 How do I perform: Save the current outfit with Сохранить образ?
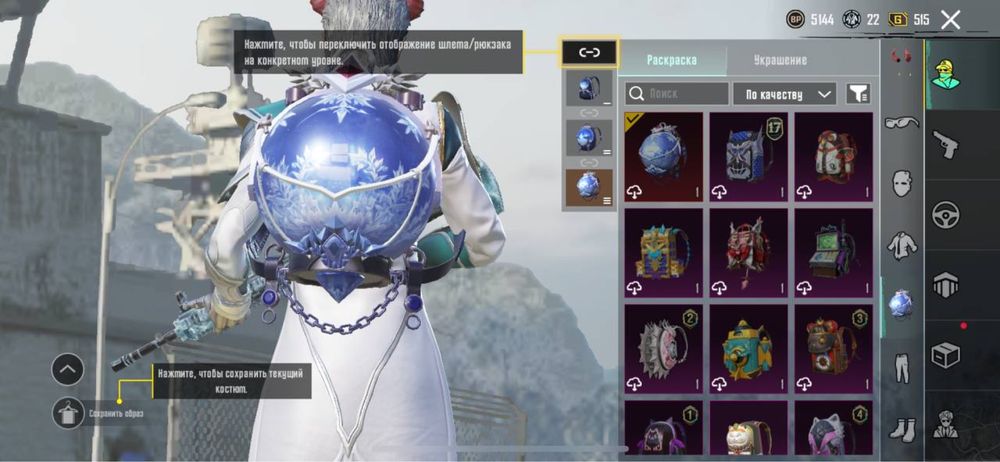tap(68, 411)
